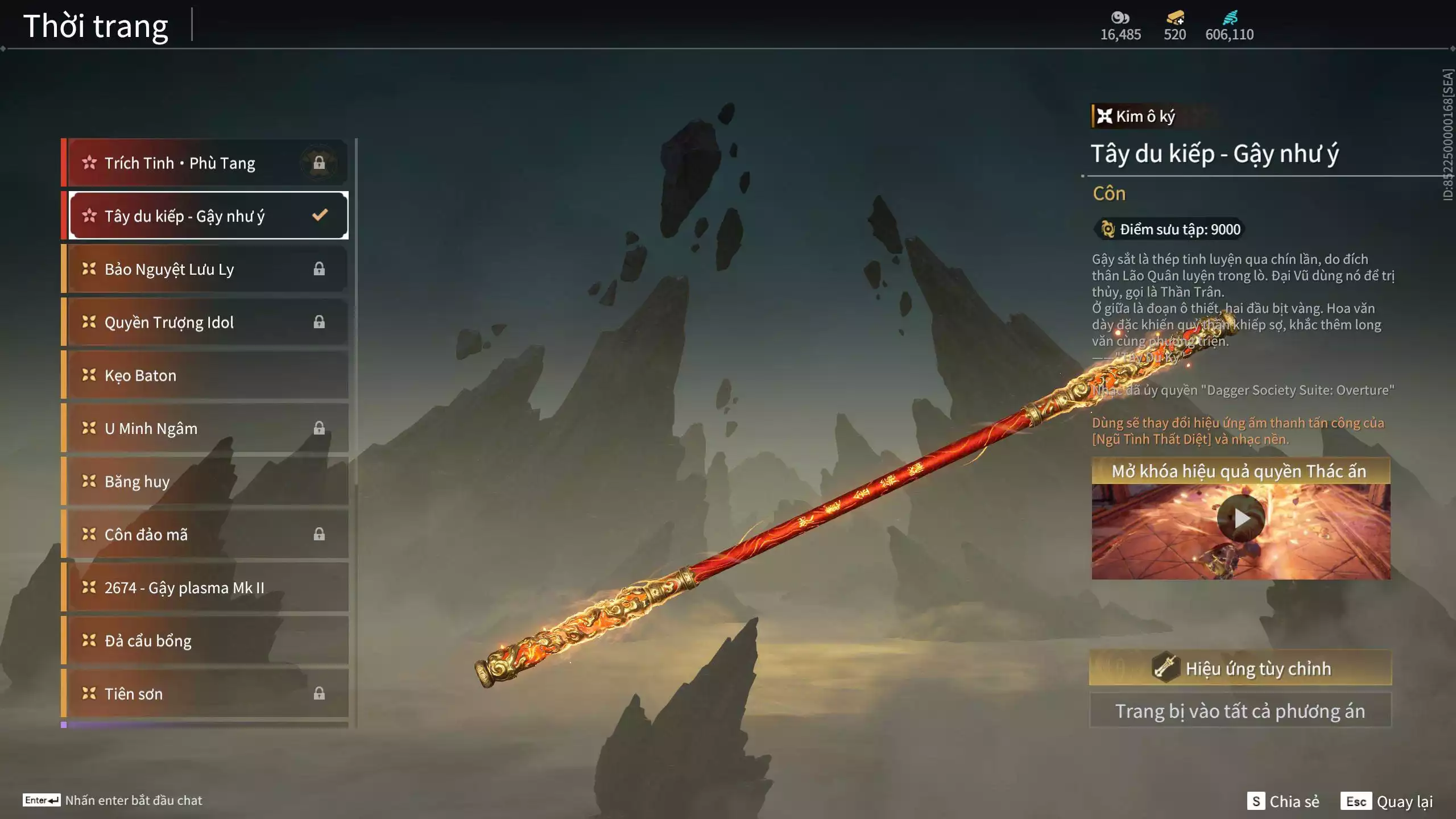Select the Trích Tinh • Phù Tang skin
Image resolution: width=1456 pixels, height=819 pixels.
tap(206, 163)
